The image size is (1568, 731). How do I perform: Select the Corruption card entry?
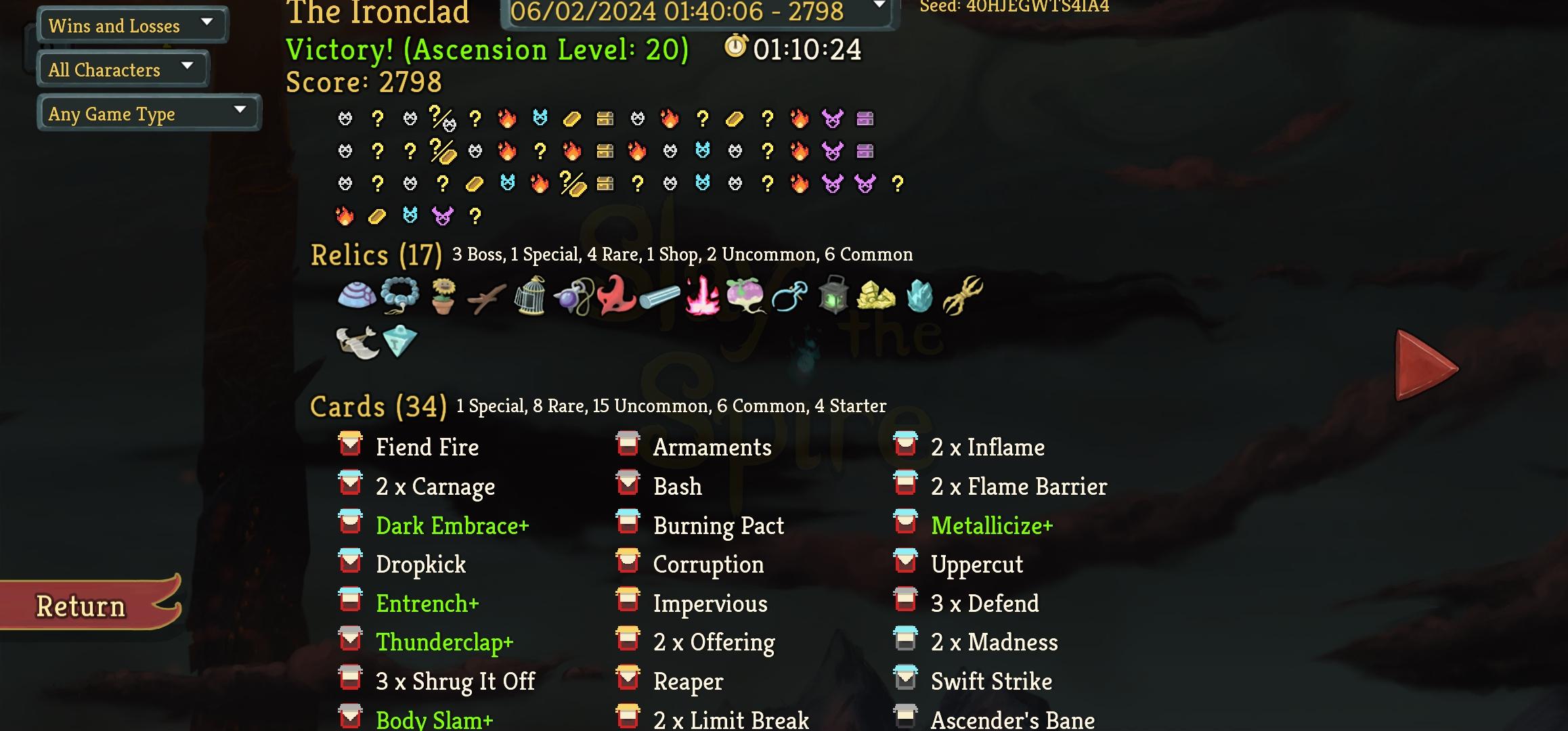[708, 564]
